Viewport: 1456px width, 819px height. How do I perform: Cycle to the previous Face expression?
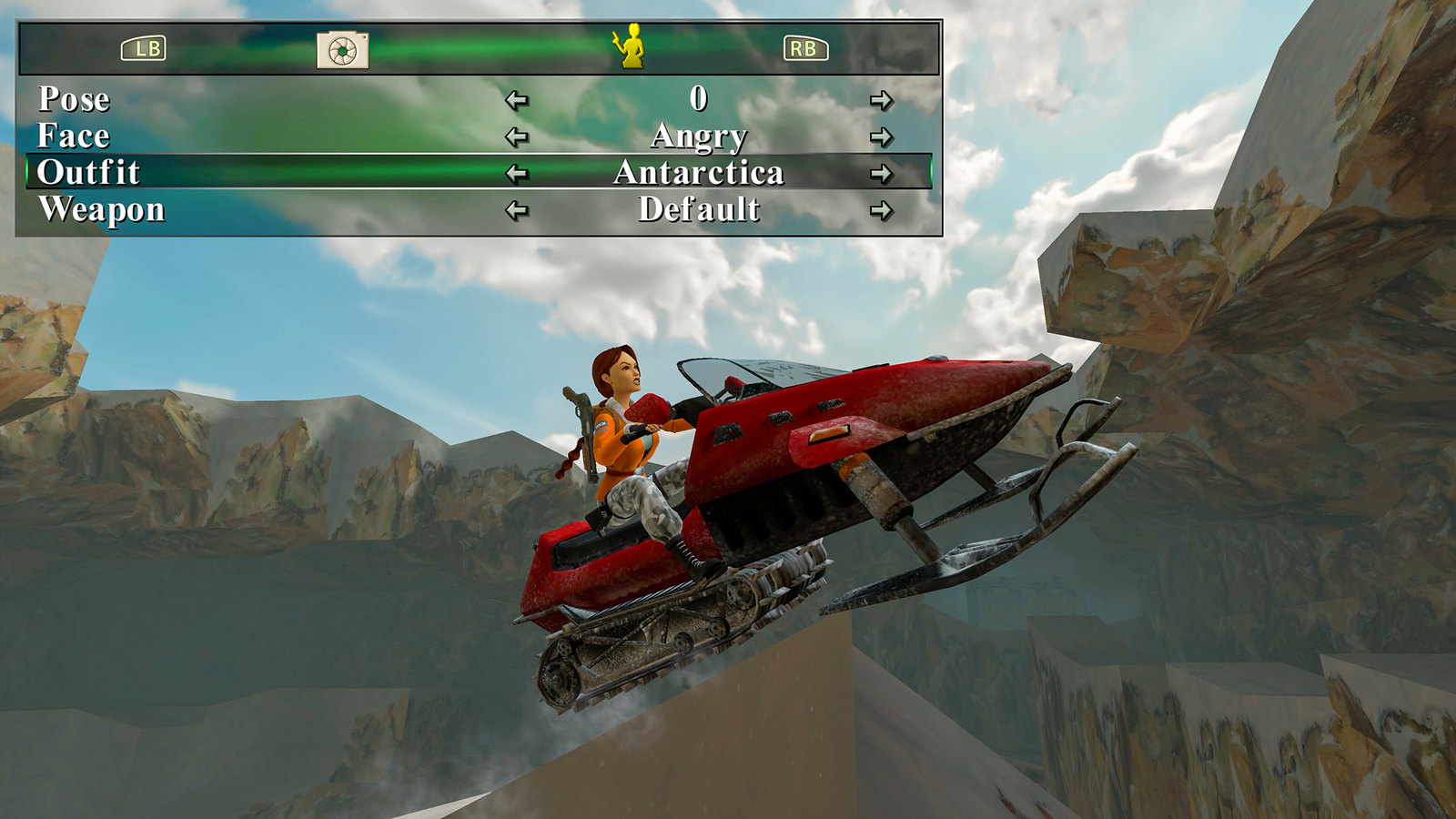tap(519, 136)
